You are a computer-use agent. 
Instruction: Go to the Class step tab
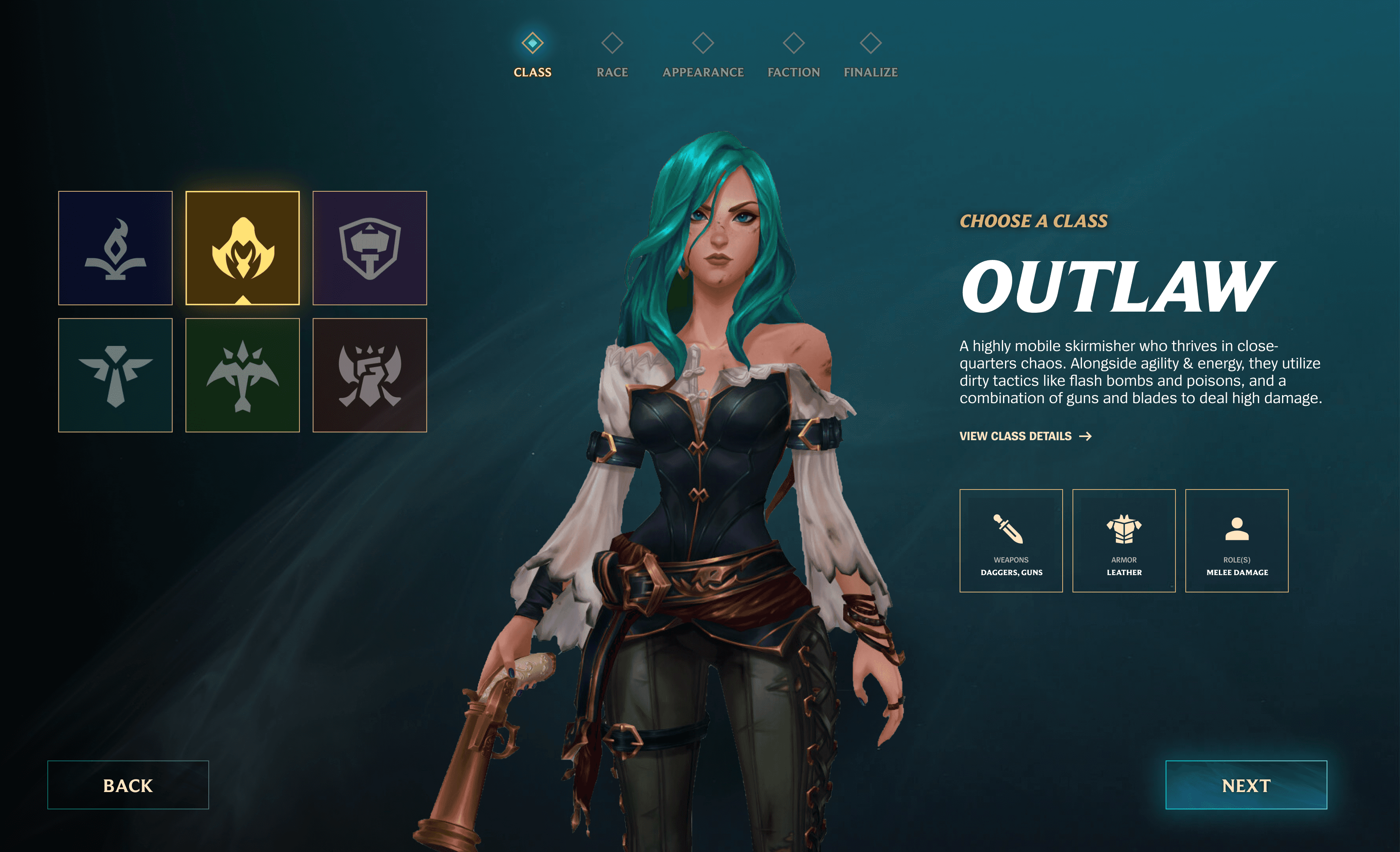pos(532,56)
